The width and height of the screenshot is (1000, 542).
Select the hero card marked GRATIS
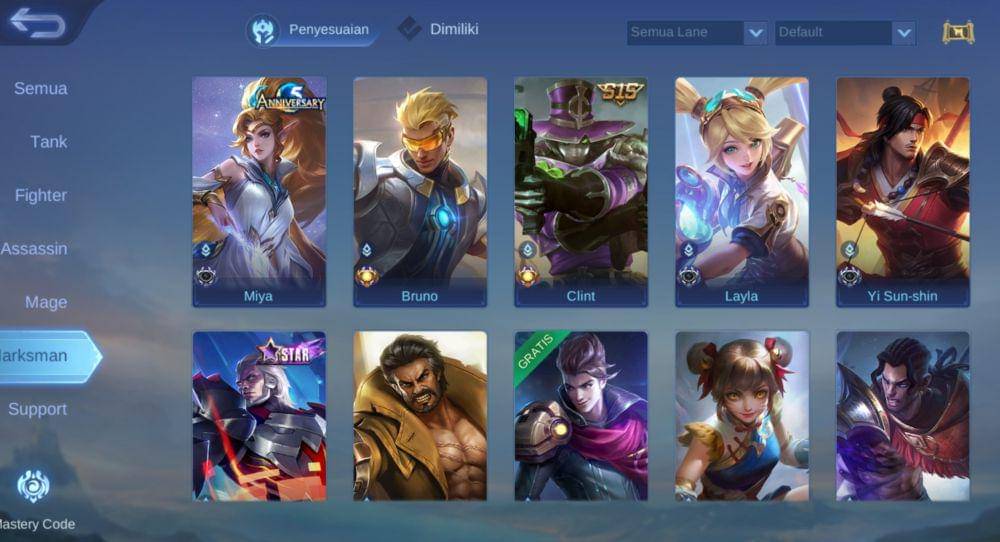pyautogui.click(x=581, y=415)
